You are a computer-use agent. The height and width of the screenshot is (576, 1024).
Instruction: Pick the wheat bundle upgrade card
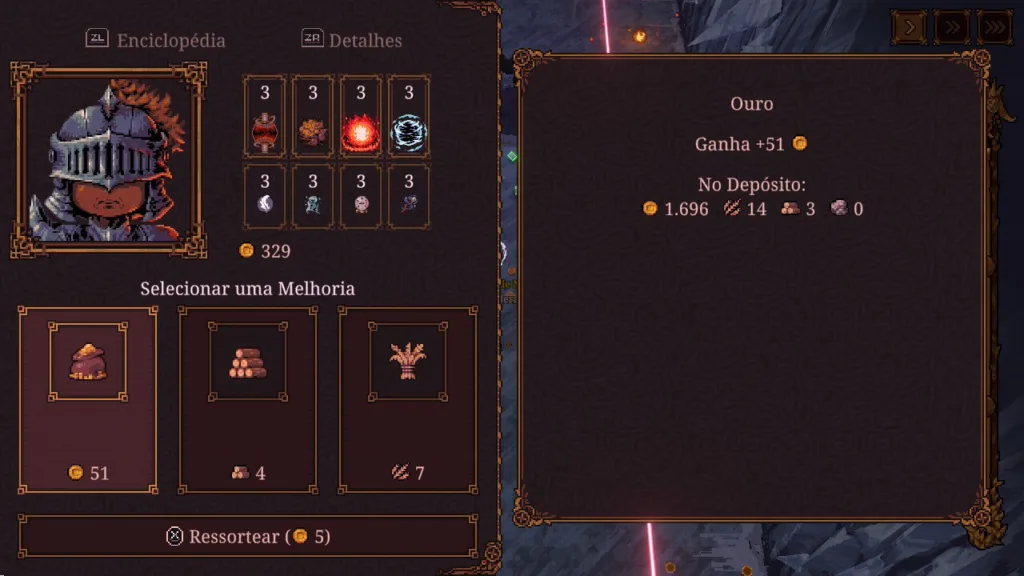(408, 399)
